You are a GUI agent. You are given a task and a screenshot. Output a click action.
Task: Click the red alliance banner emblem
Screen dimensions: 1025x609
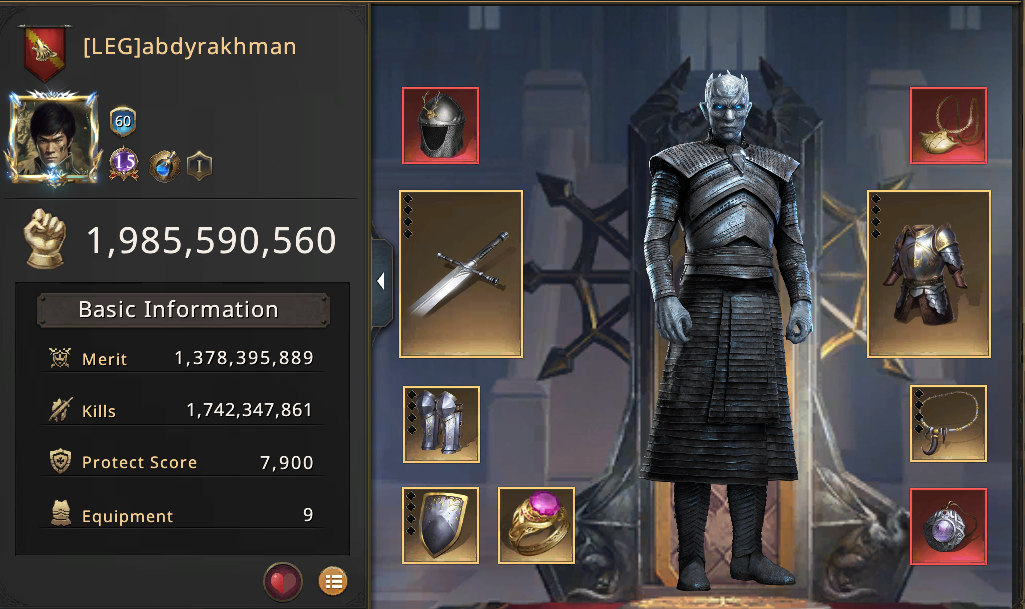point(45,52)
